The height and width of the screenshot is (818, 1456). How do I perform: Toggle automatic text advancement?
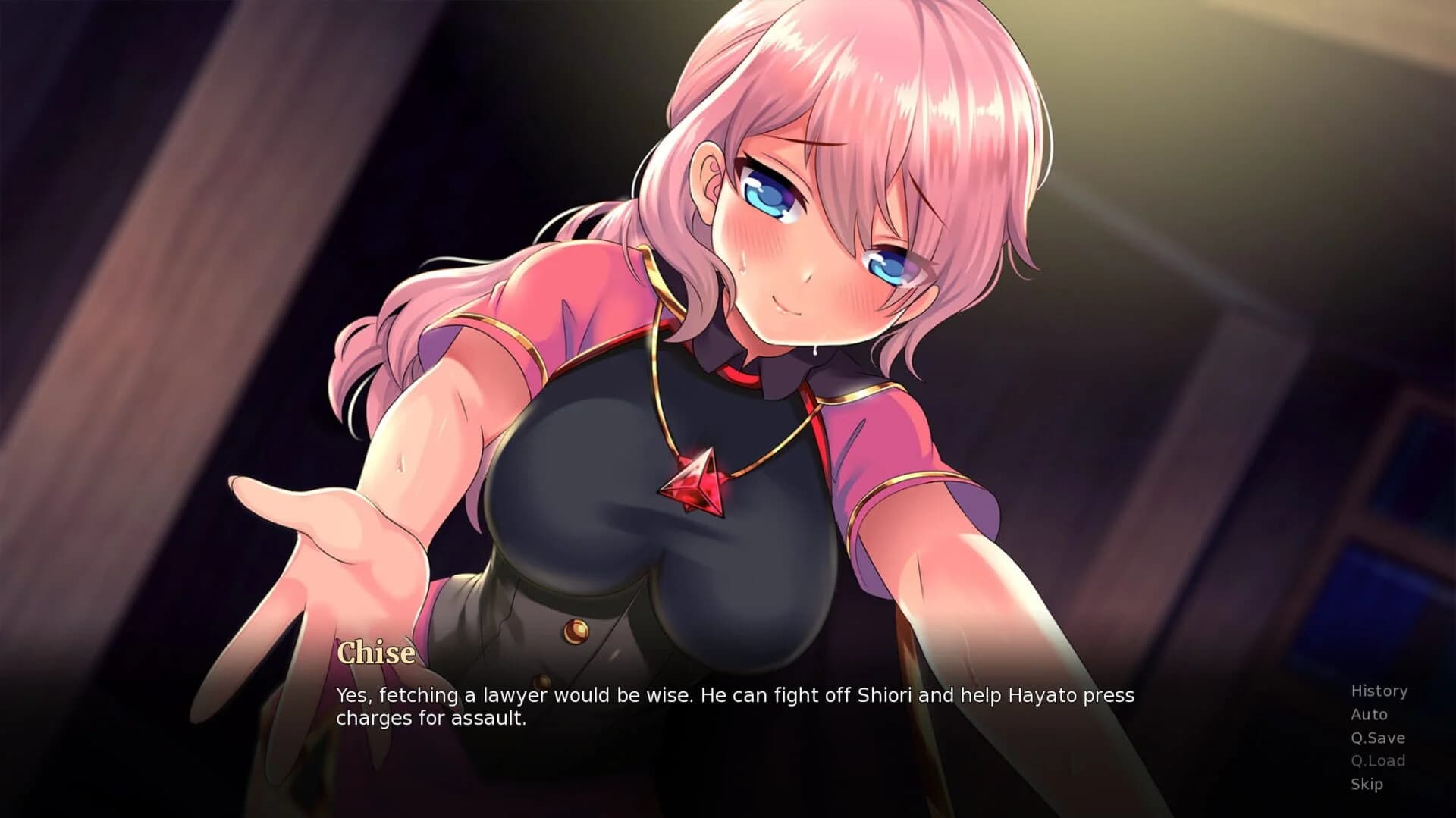pos(1370,713)
